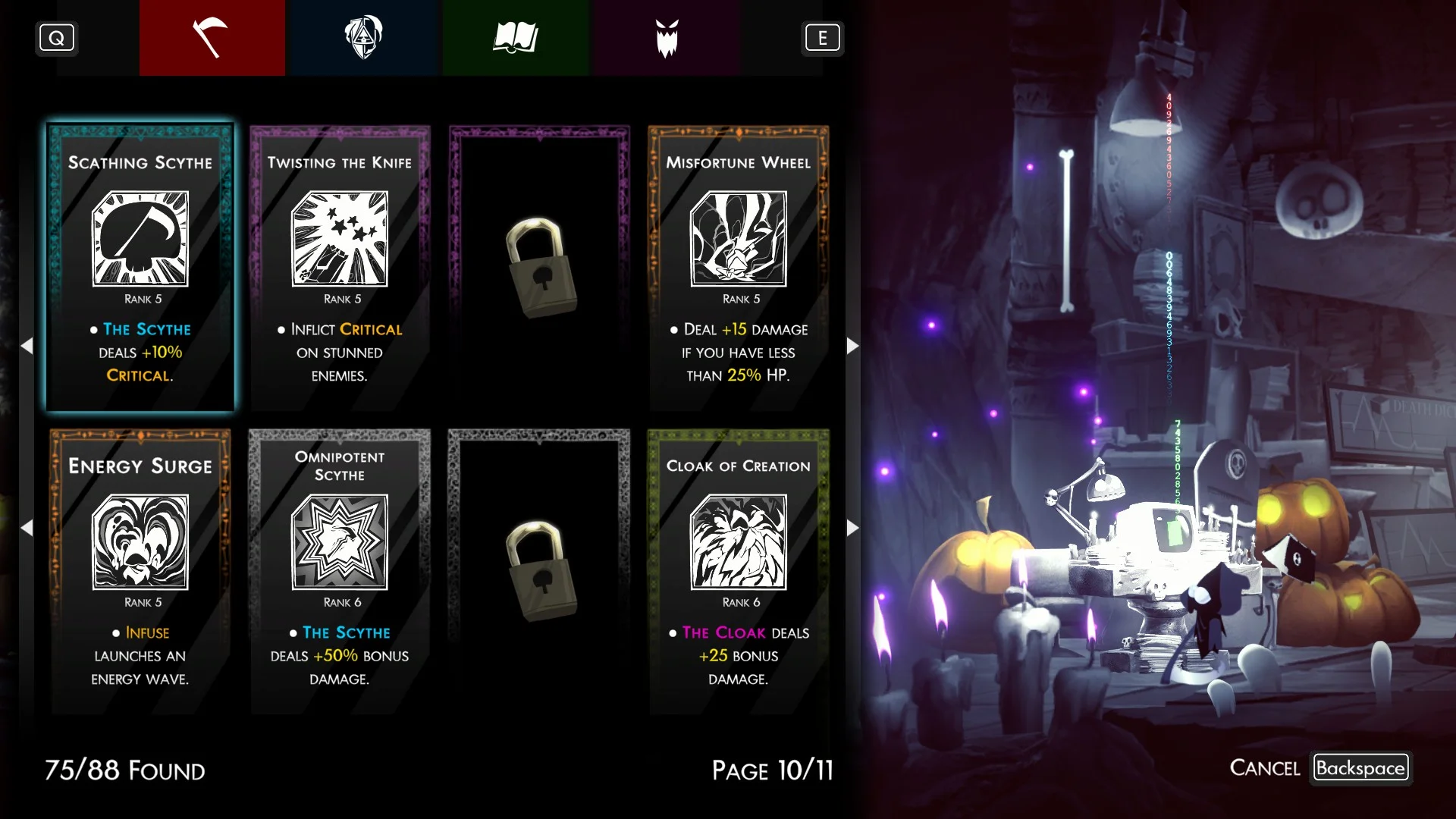Open the hooded cloak tab
Viewport: 1456px width, 819px height.
(x=363, y=38)
